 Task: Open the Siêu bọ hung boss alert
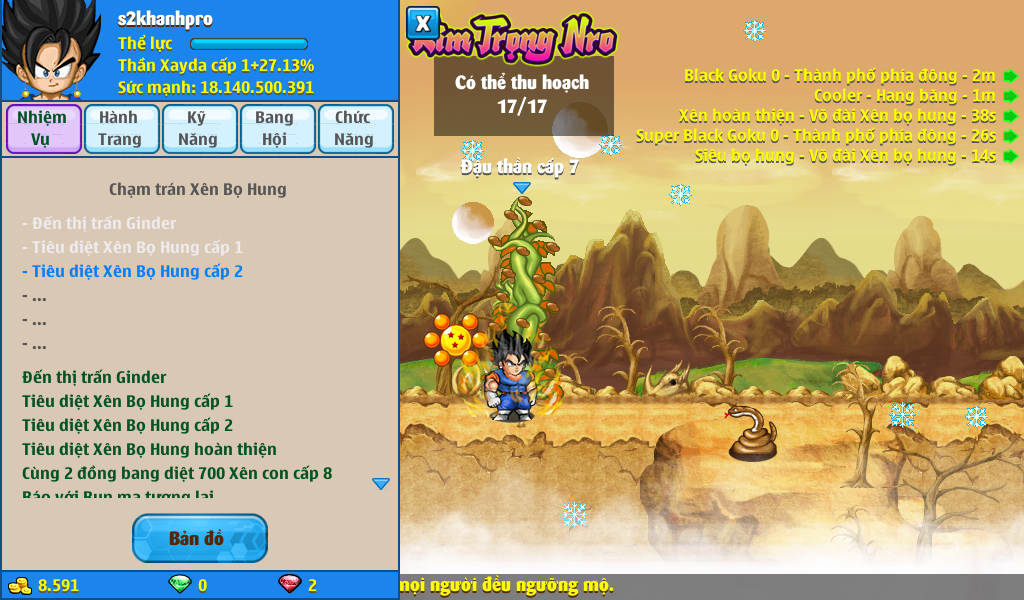[1011, 156]
